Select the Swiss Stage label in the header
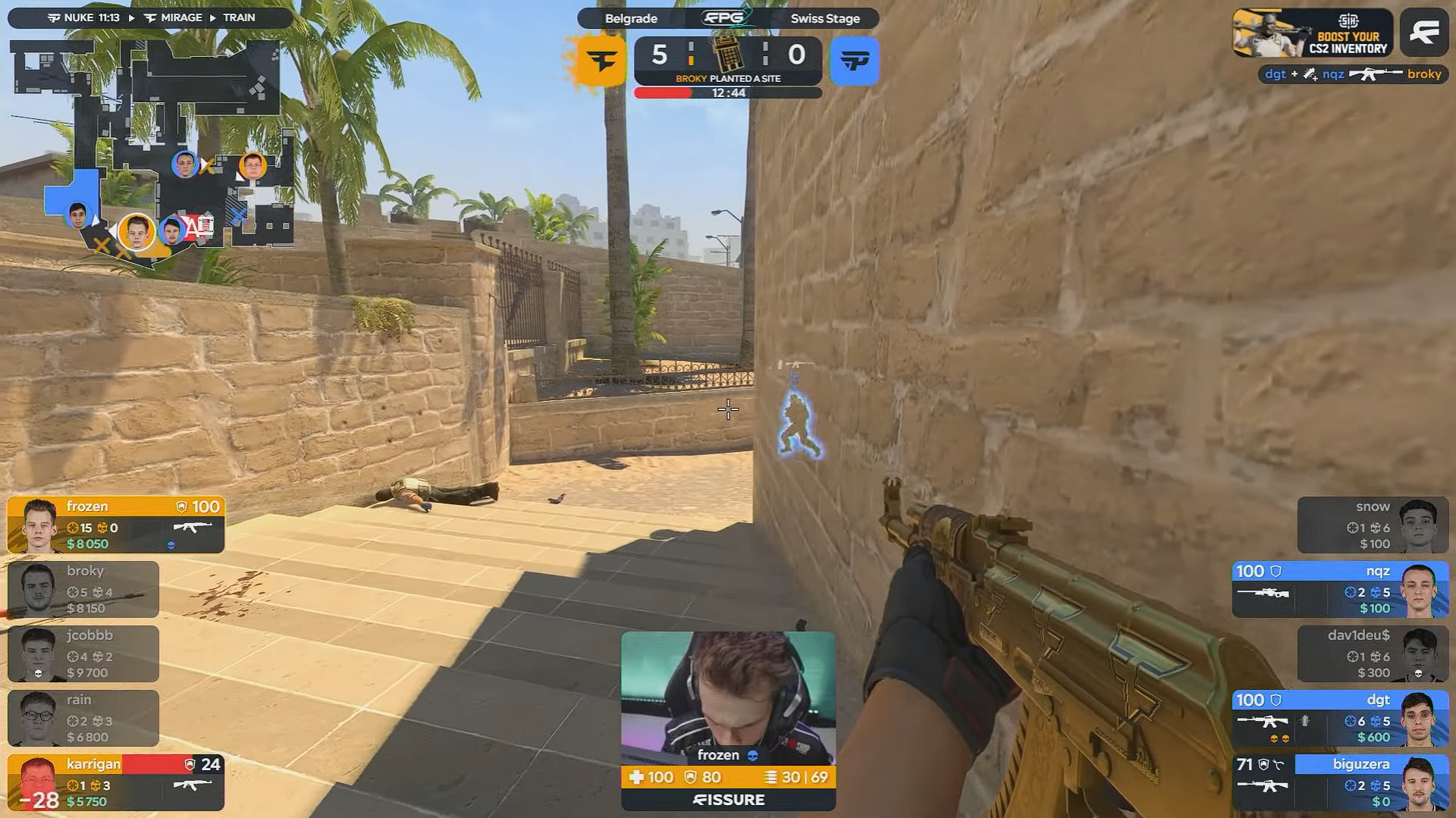The height and width of the screenshot is (818, 1456). (x=826, y=18)
